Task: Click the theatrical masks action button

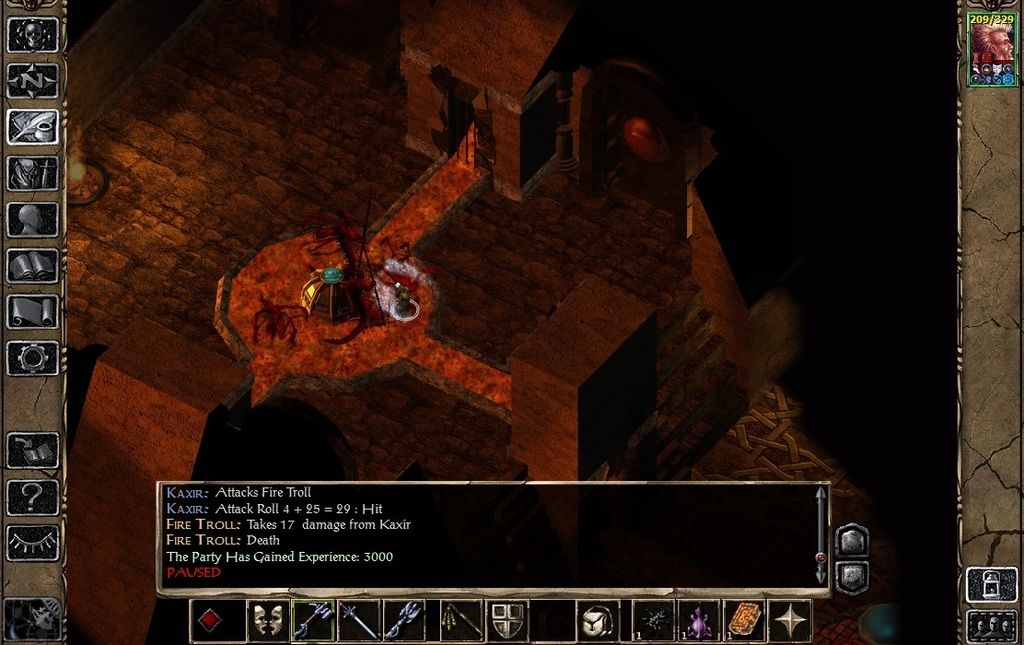Action: (267, 621)
